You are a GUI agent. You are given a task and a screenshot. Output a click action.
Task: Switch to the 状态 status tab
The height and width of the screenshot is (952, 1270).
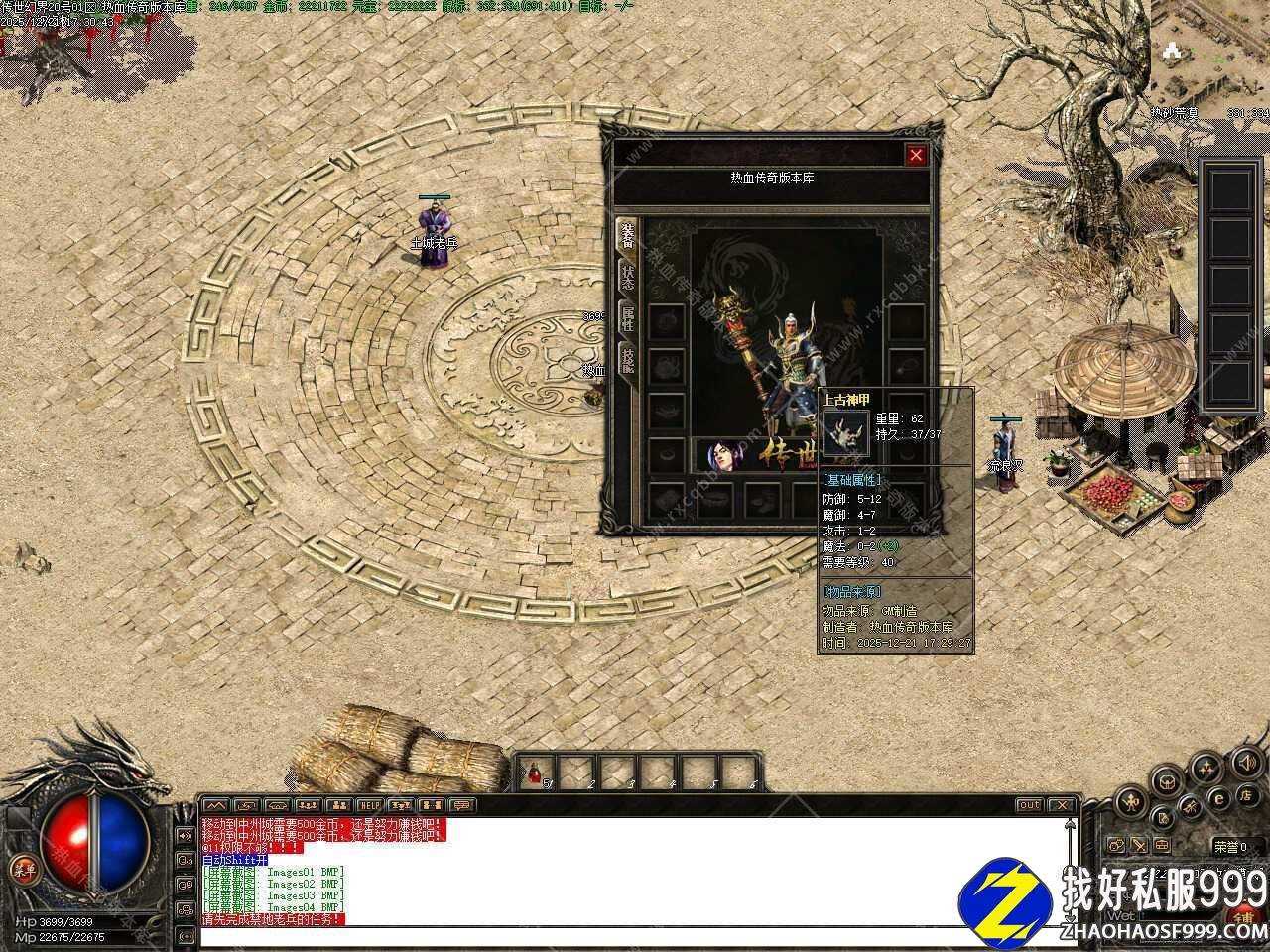tap(627, 277)
